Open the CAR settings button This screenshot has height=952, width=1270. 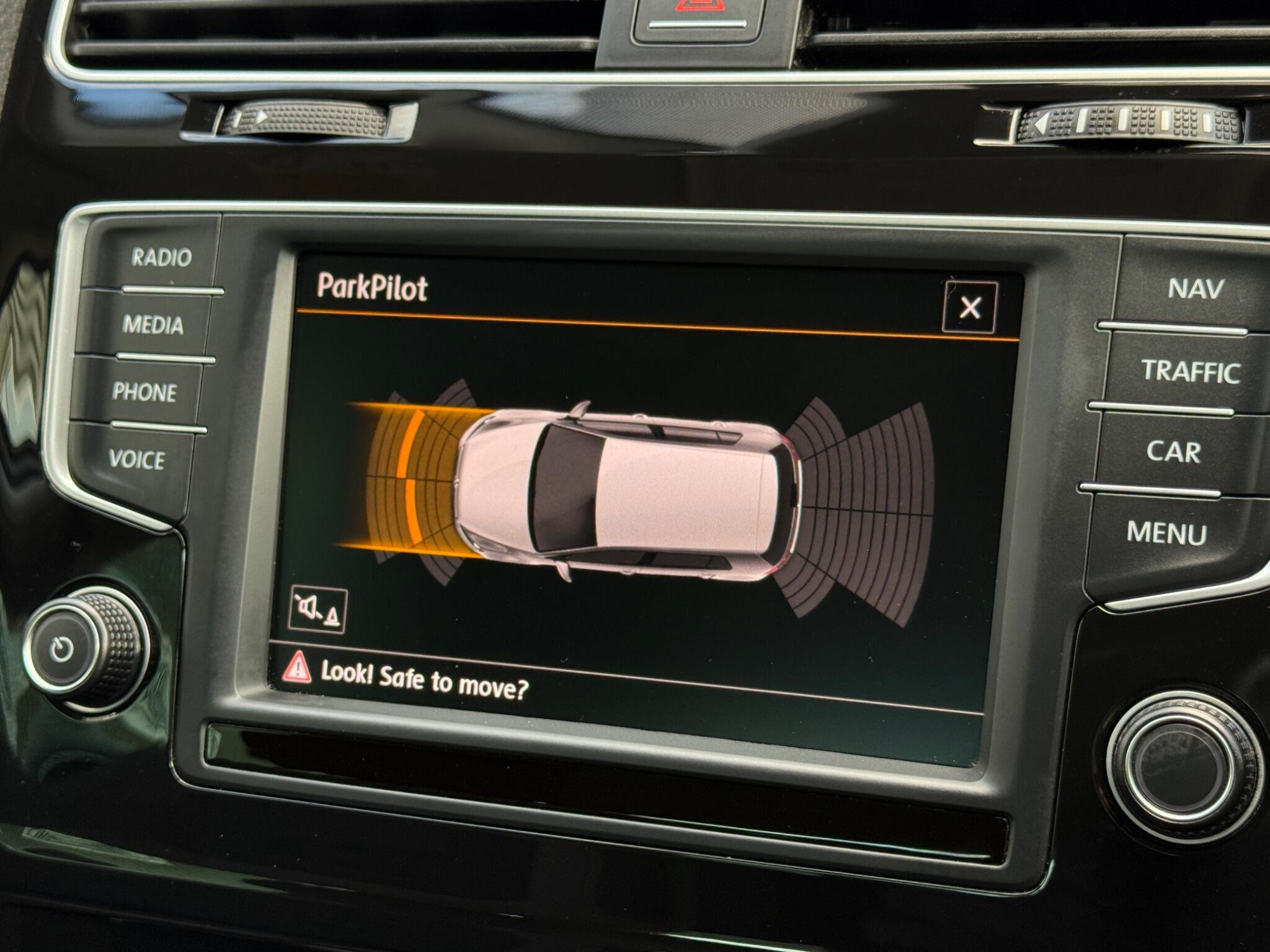tap(1173, 451)
